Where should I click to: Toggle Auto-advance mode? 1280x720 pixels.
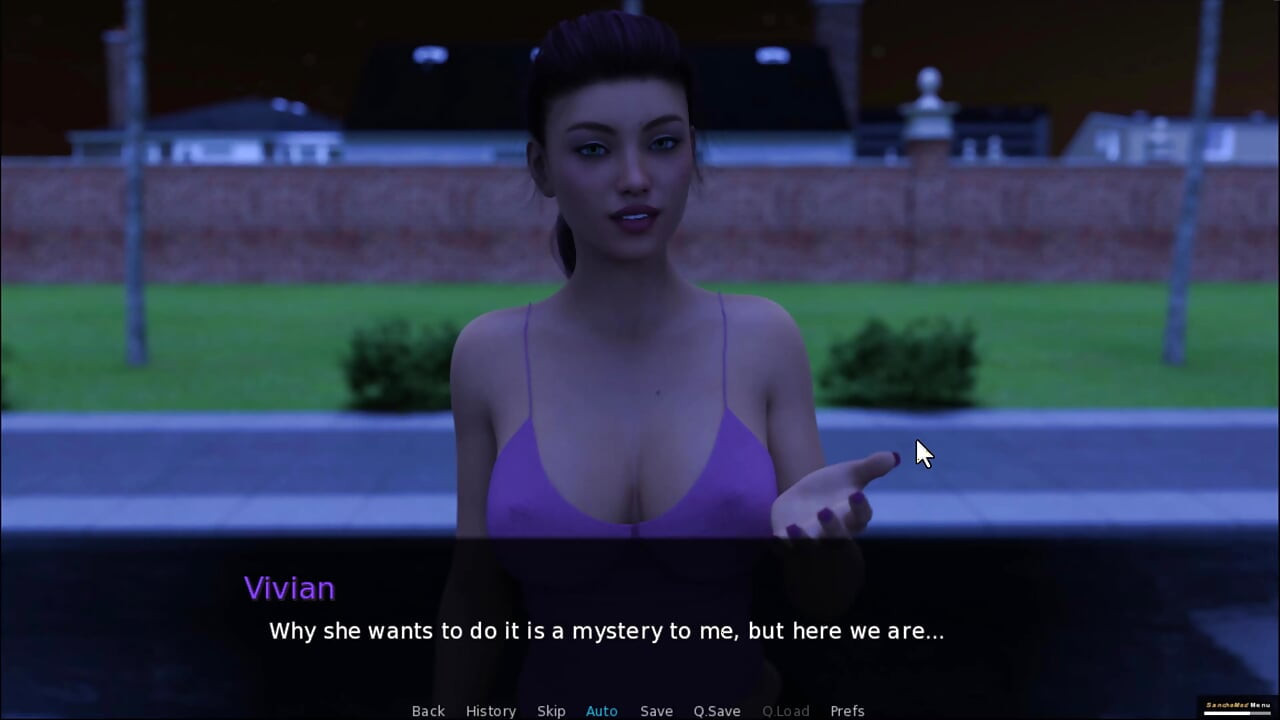[602, 711]
